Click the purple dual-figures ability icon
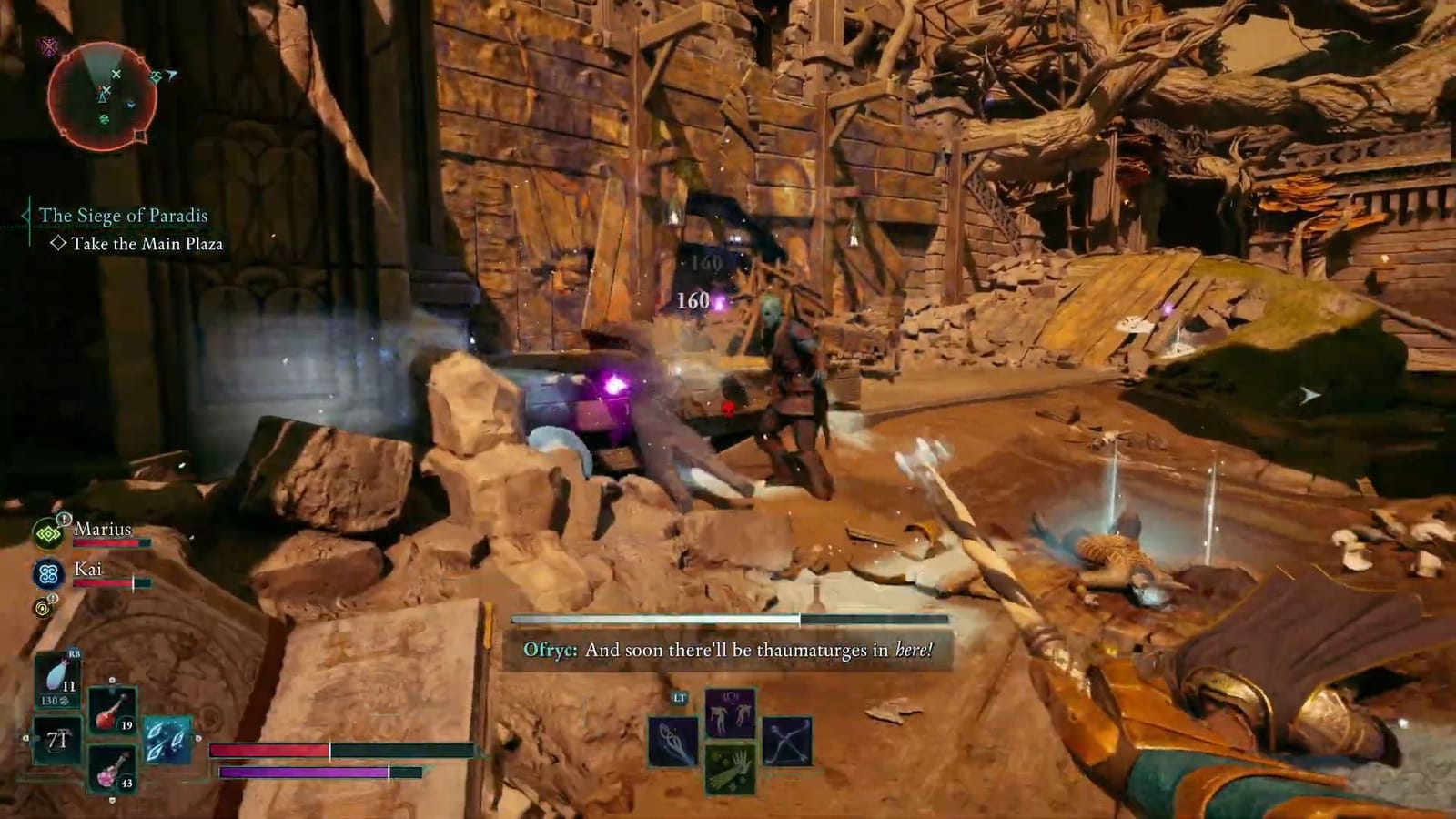The width and height of the screenshot is (1456, 819). coord(730,712)
